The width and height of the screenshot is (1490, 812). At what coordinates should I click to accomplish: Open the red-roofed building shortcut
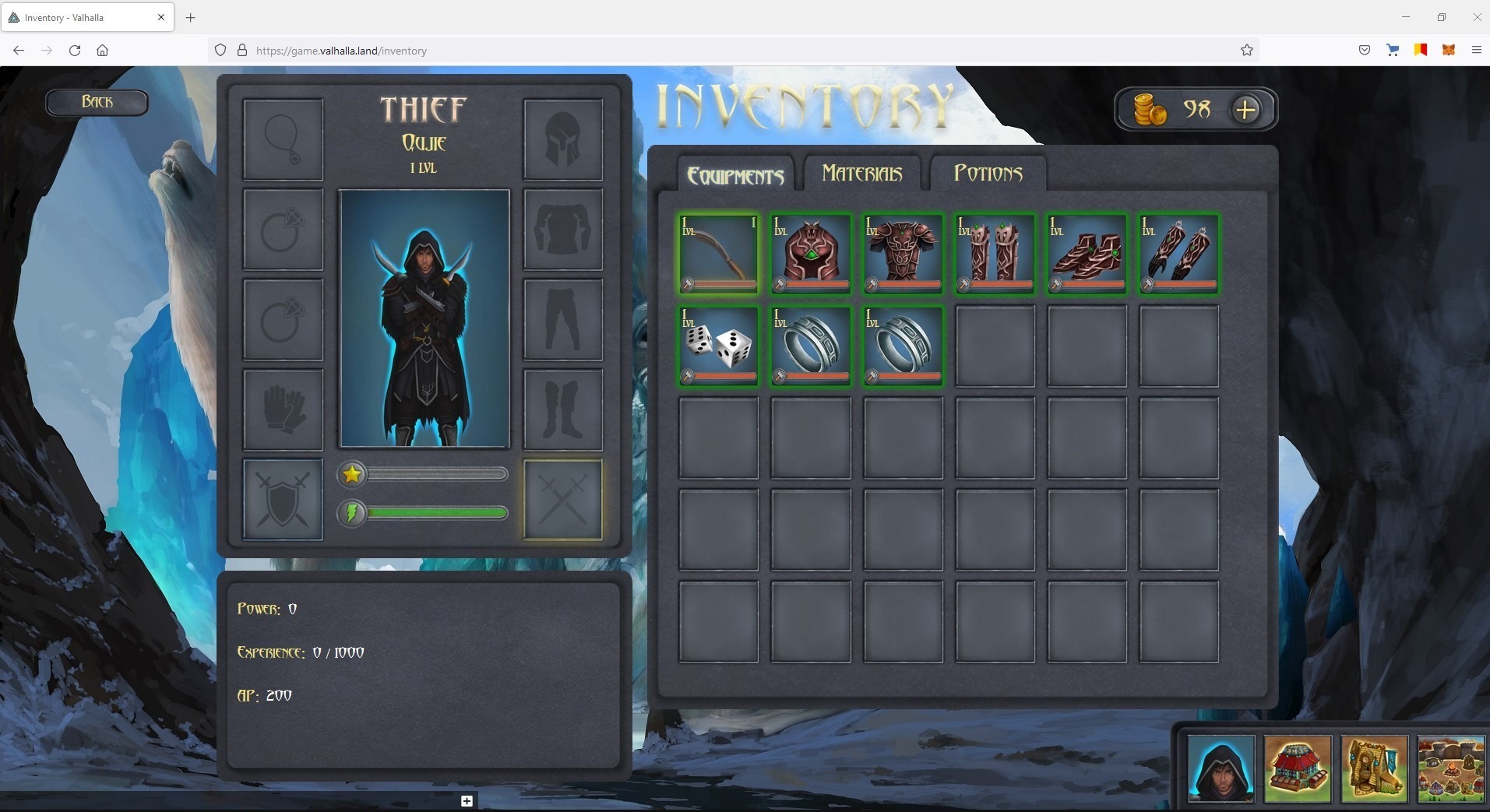point(1297,768)
